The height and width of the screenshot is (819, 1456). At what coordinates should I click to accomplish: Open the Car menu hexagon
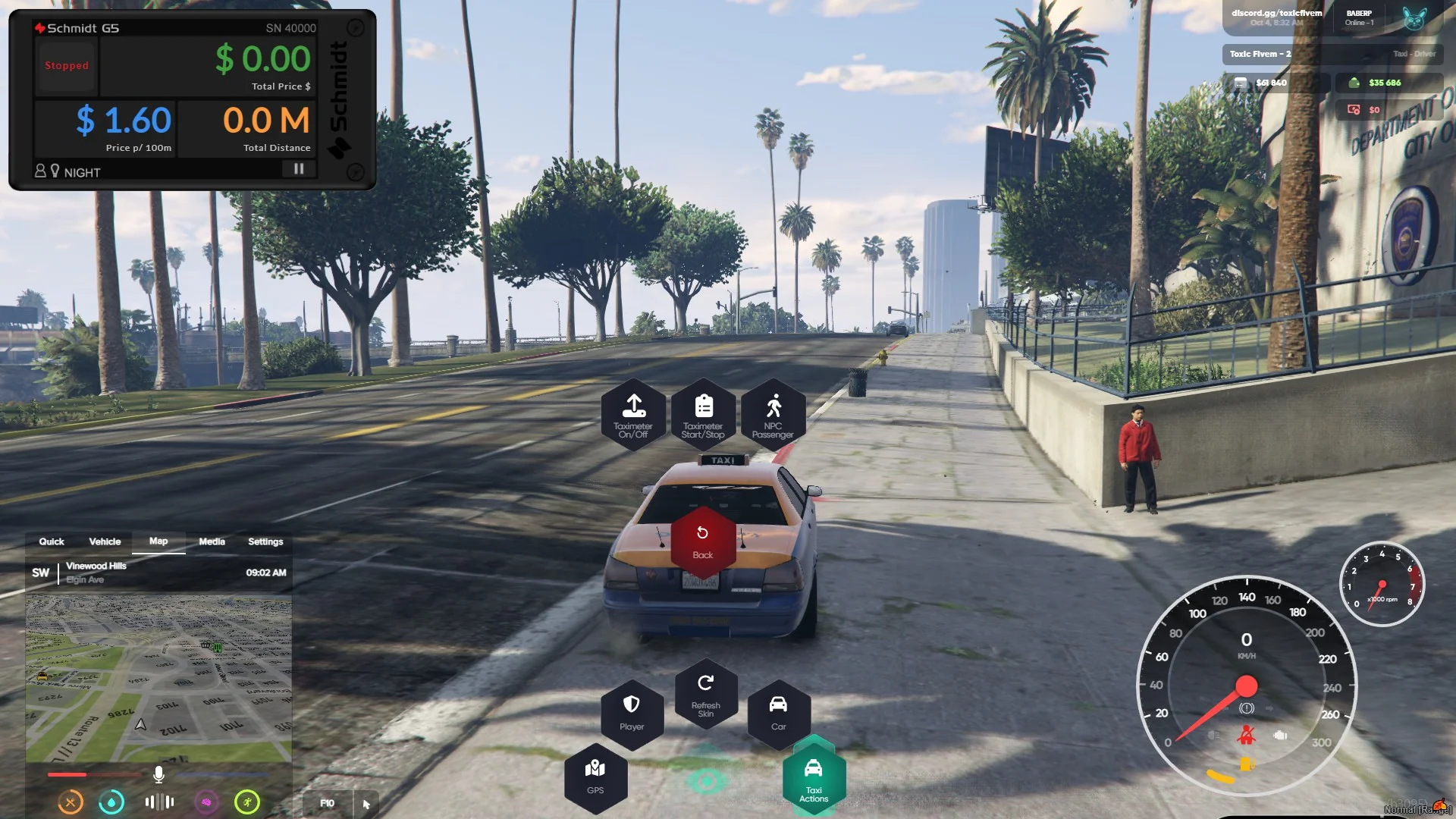(778, 711)
